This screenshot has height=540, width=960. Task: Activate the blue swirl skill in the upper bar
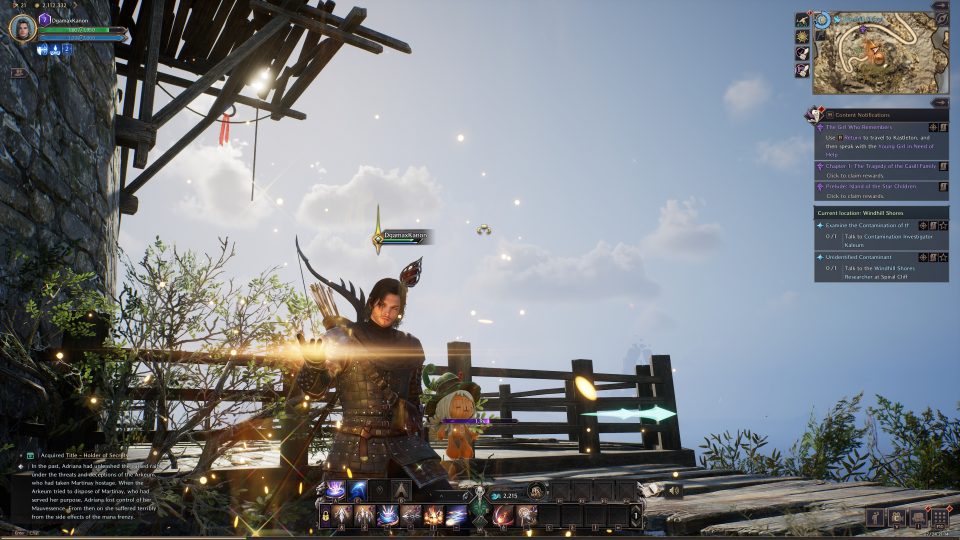tap(357, 490)
